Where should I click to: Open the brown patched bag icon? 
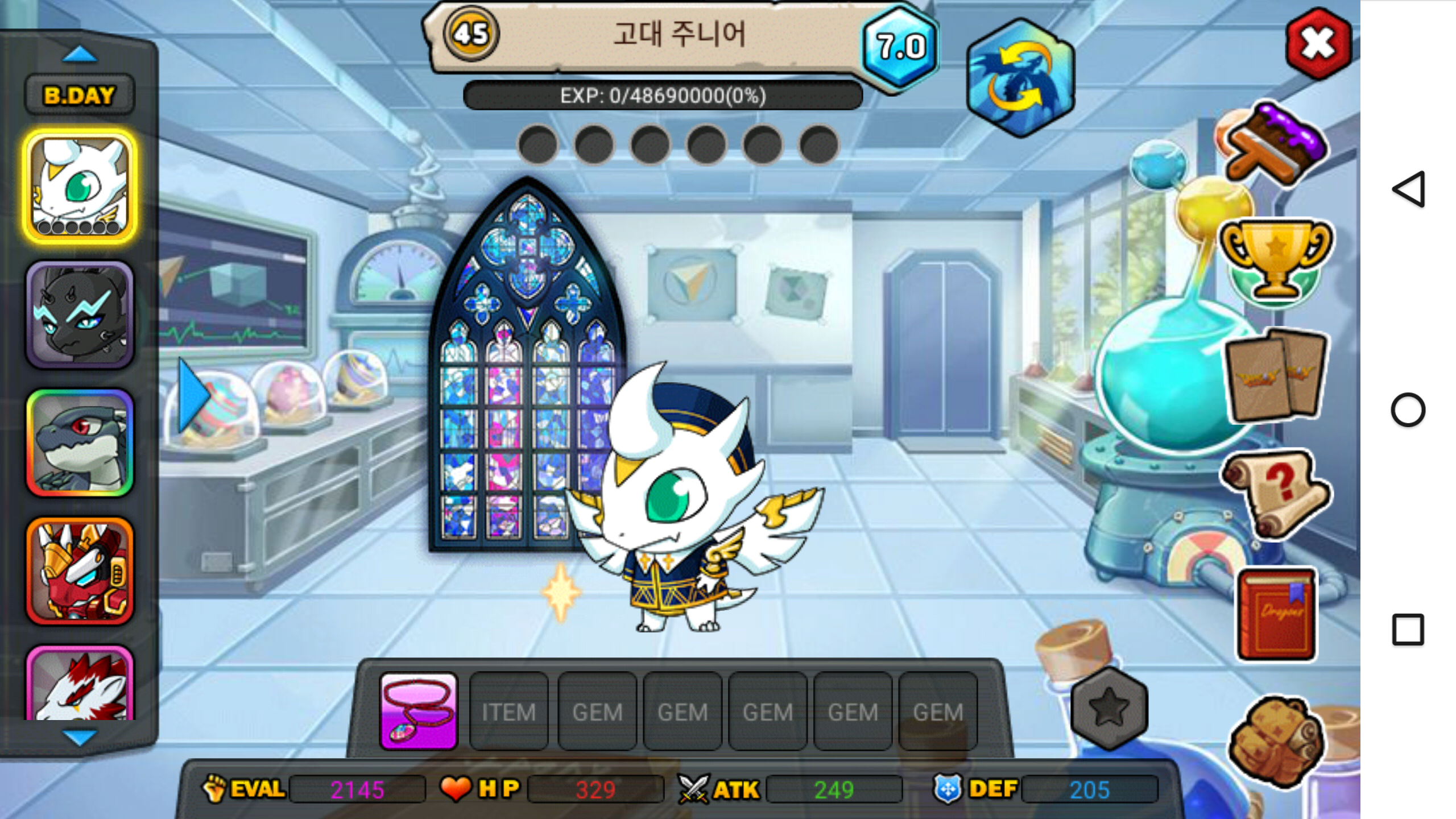click(x=1275, y=739)
